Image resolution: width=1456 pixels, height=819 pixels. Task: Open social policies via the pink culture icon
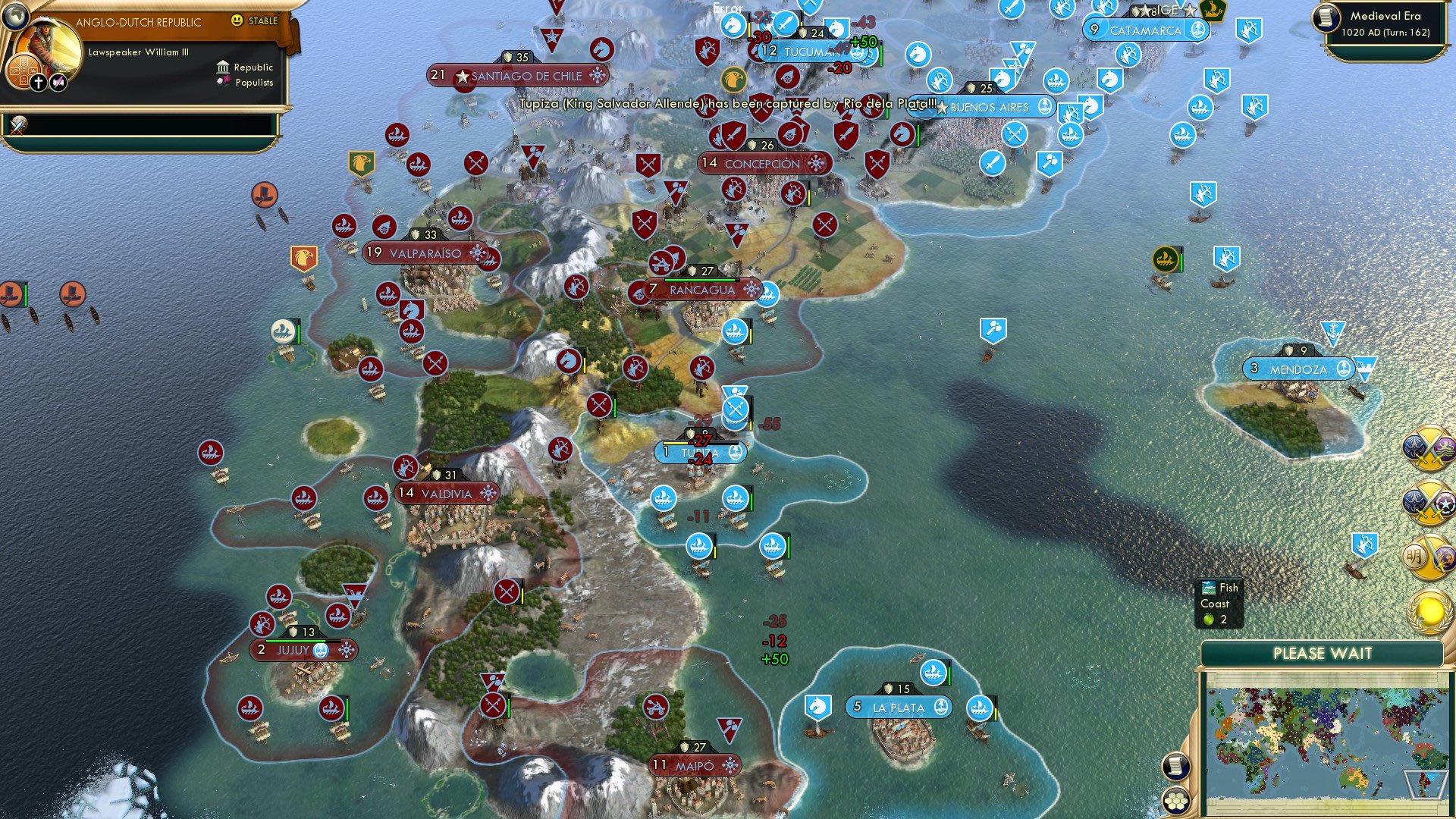(x=58, y=81)
